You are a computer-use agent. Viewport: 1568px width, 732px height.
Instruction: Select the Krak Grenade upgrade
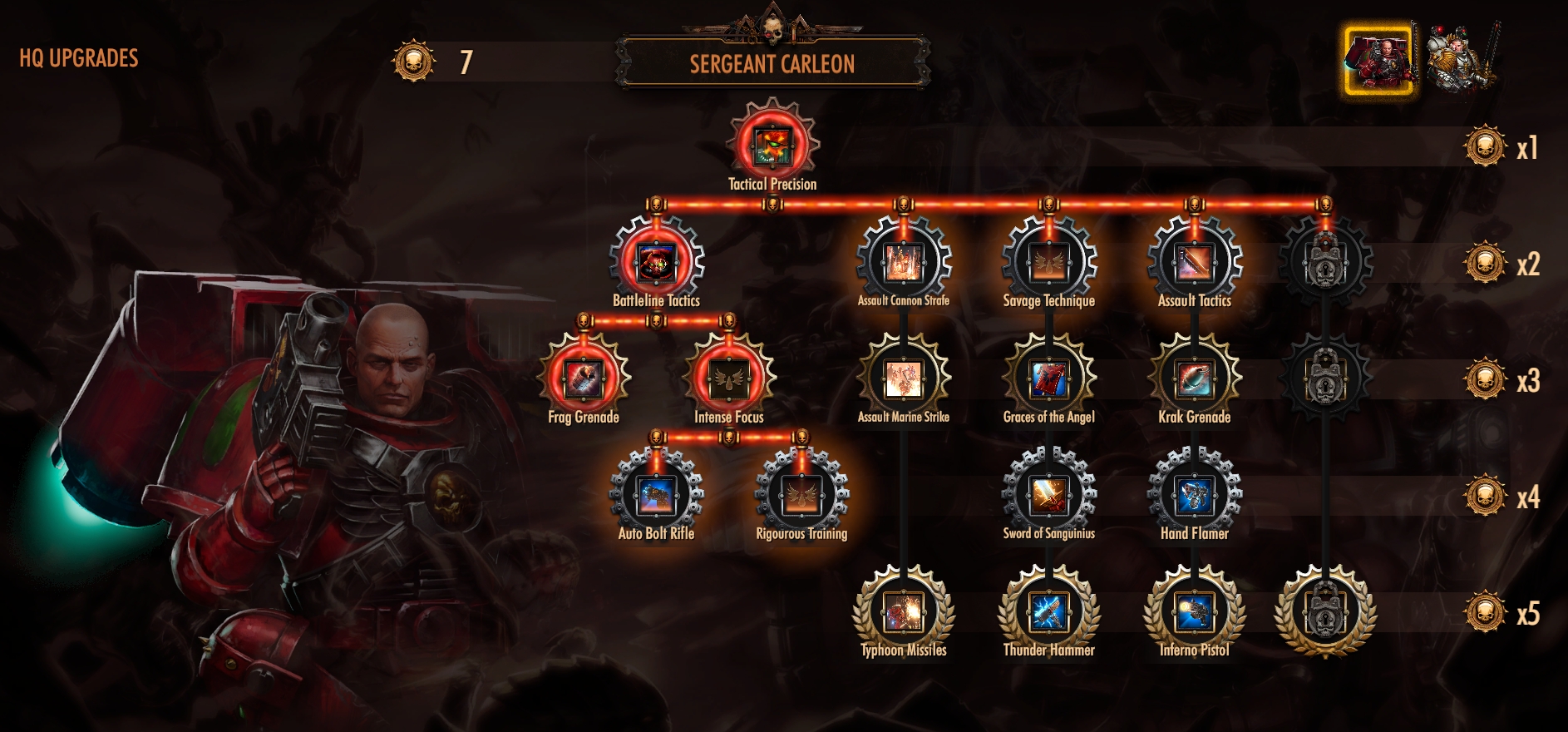[x=1194, y=379]
